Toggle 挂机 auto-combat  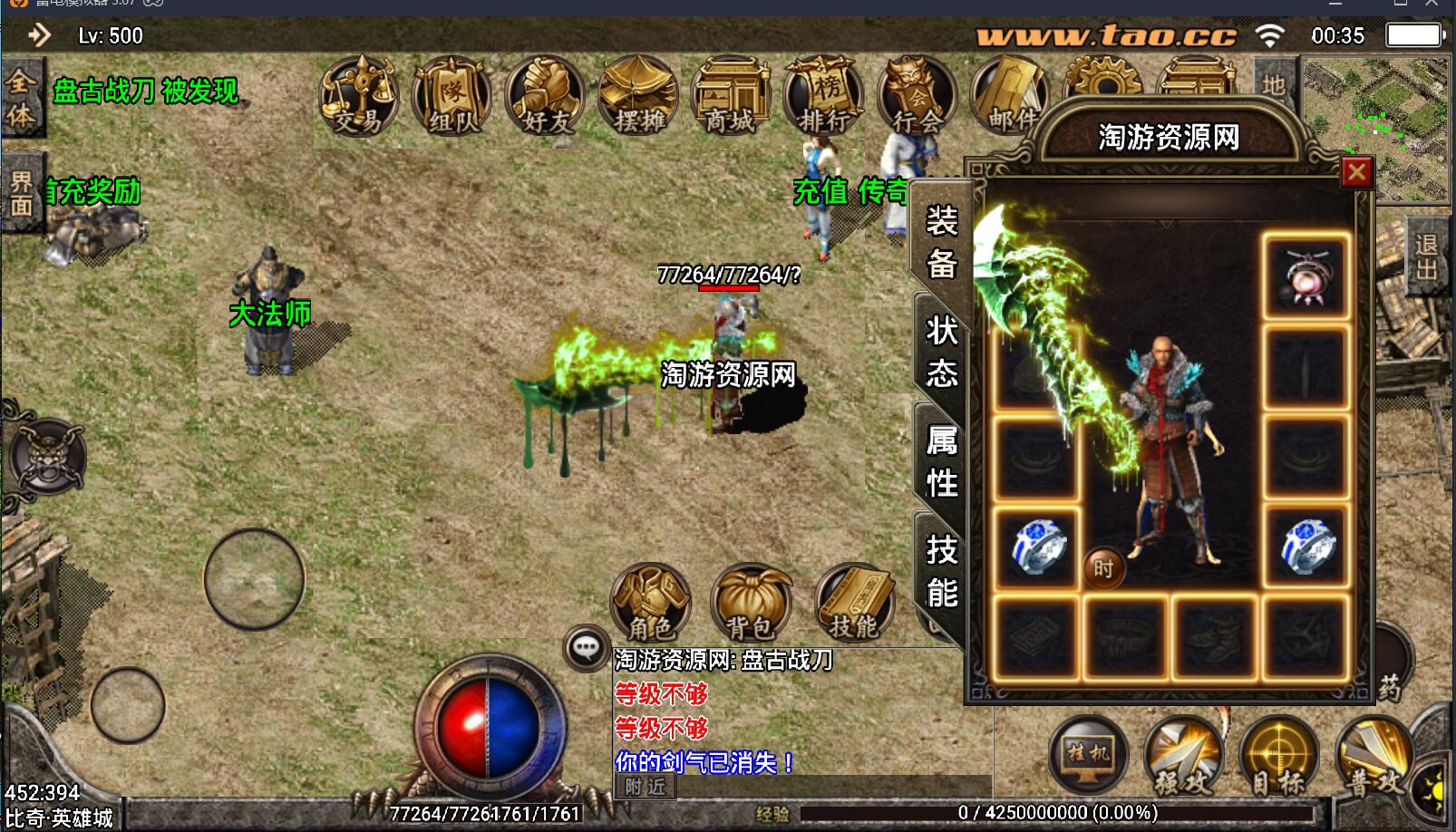1088,754
